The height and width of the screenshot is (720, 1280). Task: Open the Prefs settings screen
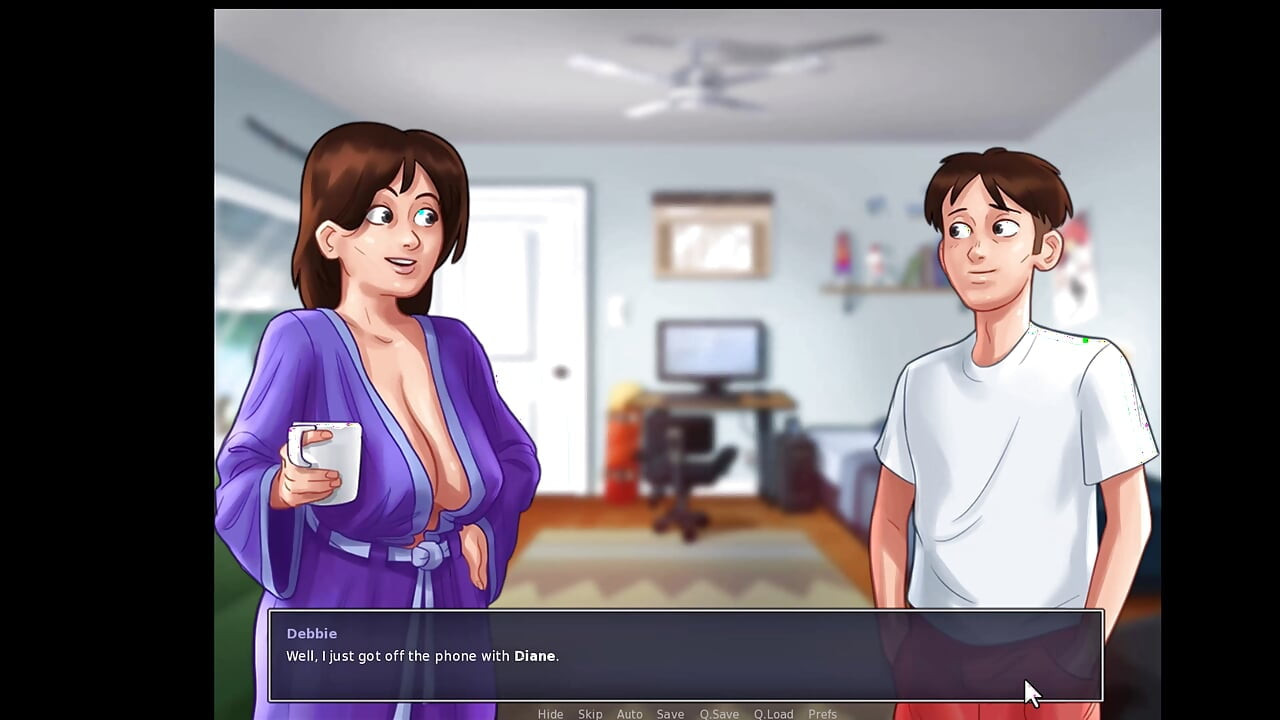pos(823,714)
